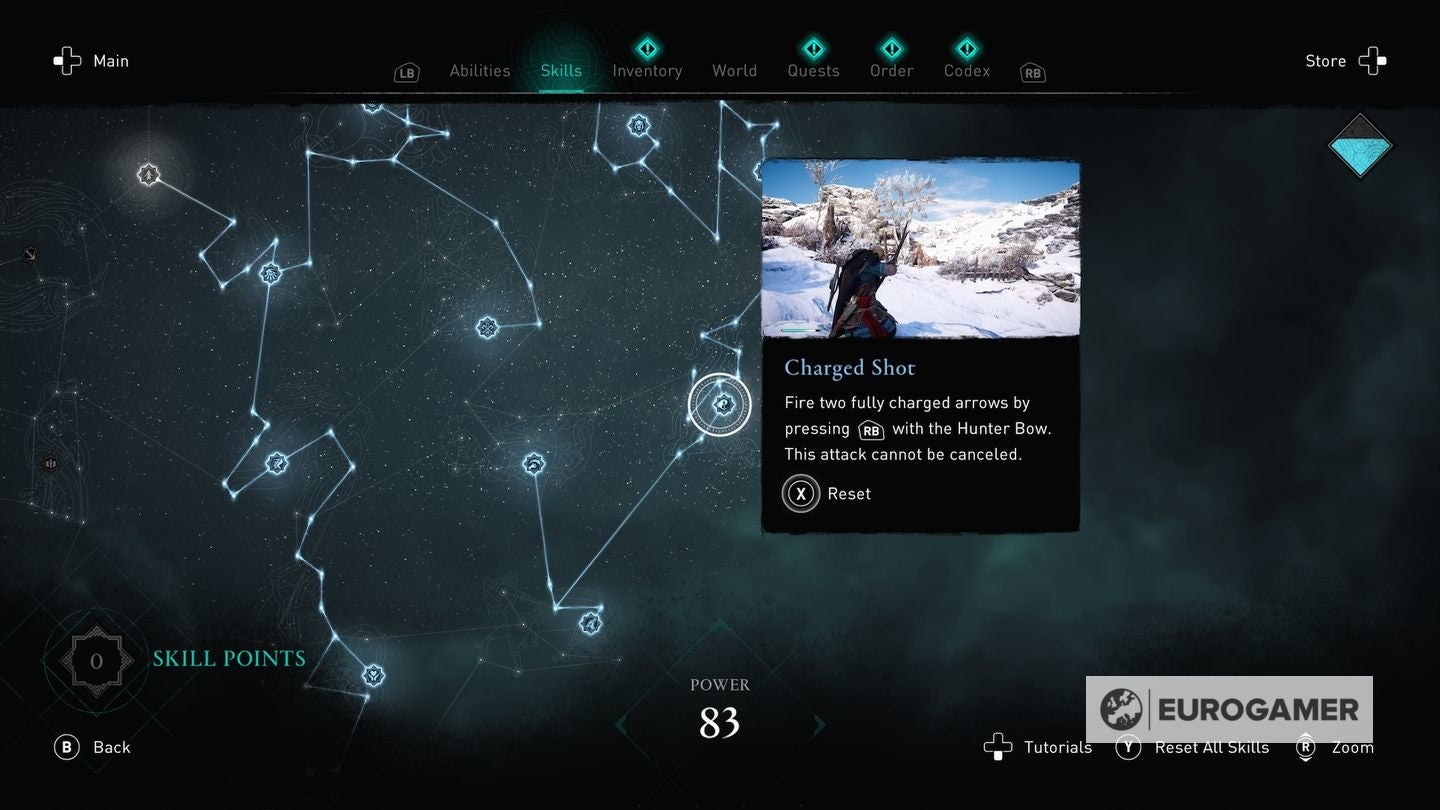Click the Tutorials cross icon at the bottom
The width and height of the screenshot is (1440, 810).
coord(999,747)
